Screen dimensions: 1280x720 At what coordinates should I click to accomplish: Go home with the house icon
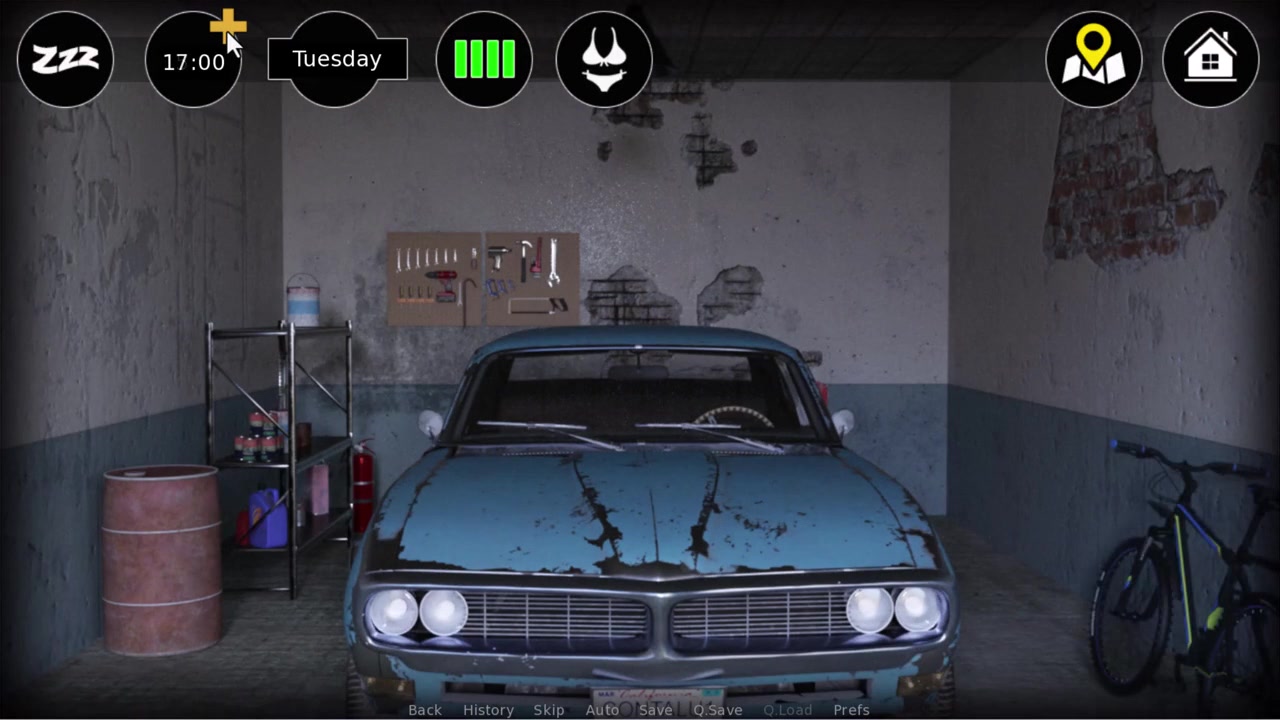pos(1210,60)
